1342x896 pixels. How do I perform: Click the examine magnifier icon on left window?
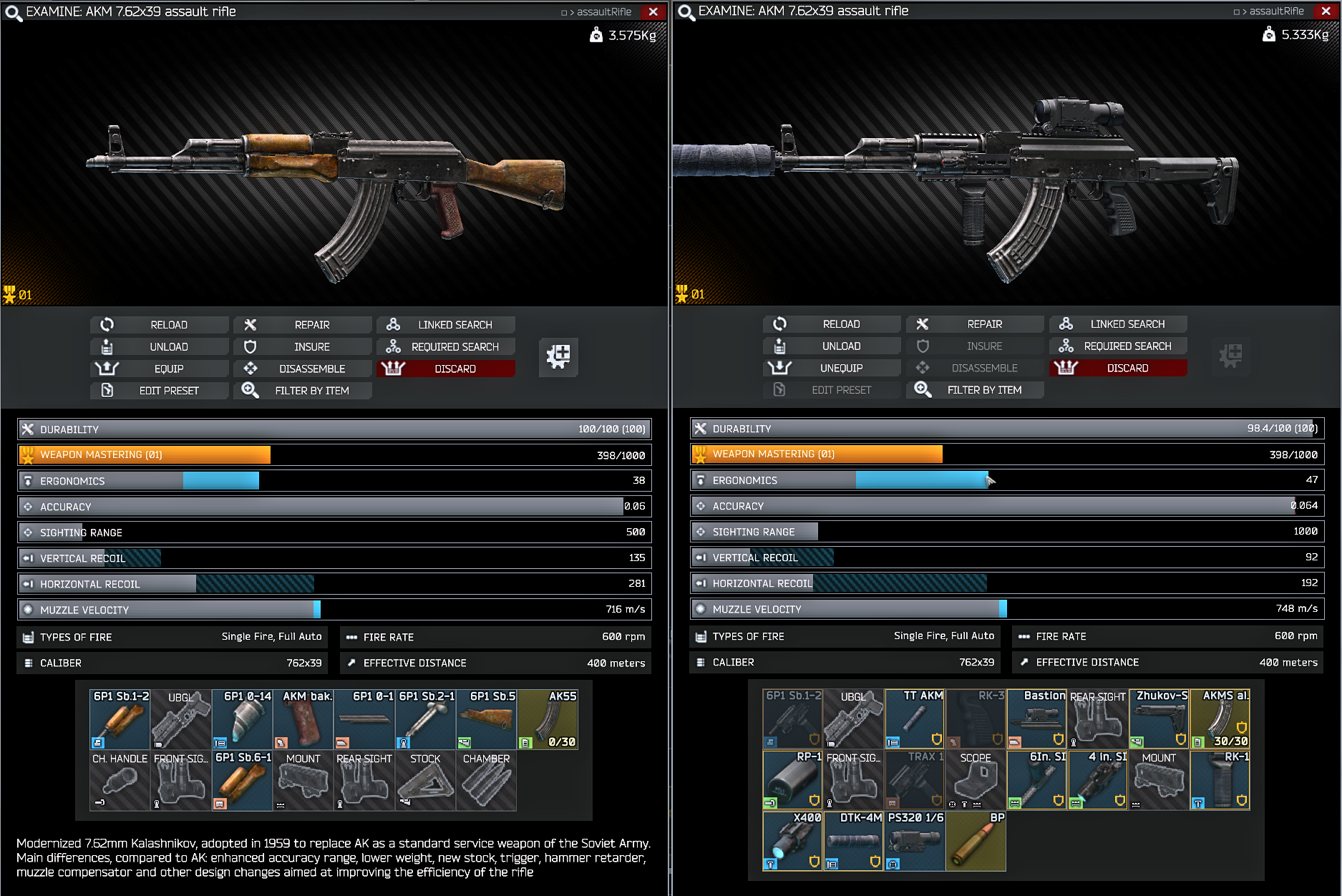point(12,12)
